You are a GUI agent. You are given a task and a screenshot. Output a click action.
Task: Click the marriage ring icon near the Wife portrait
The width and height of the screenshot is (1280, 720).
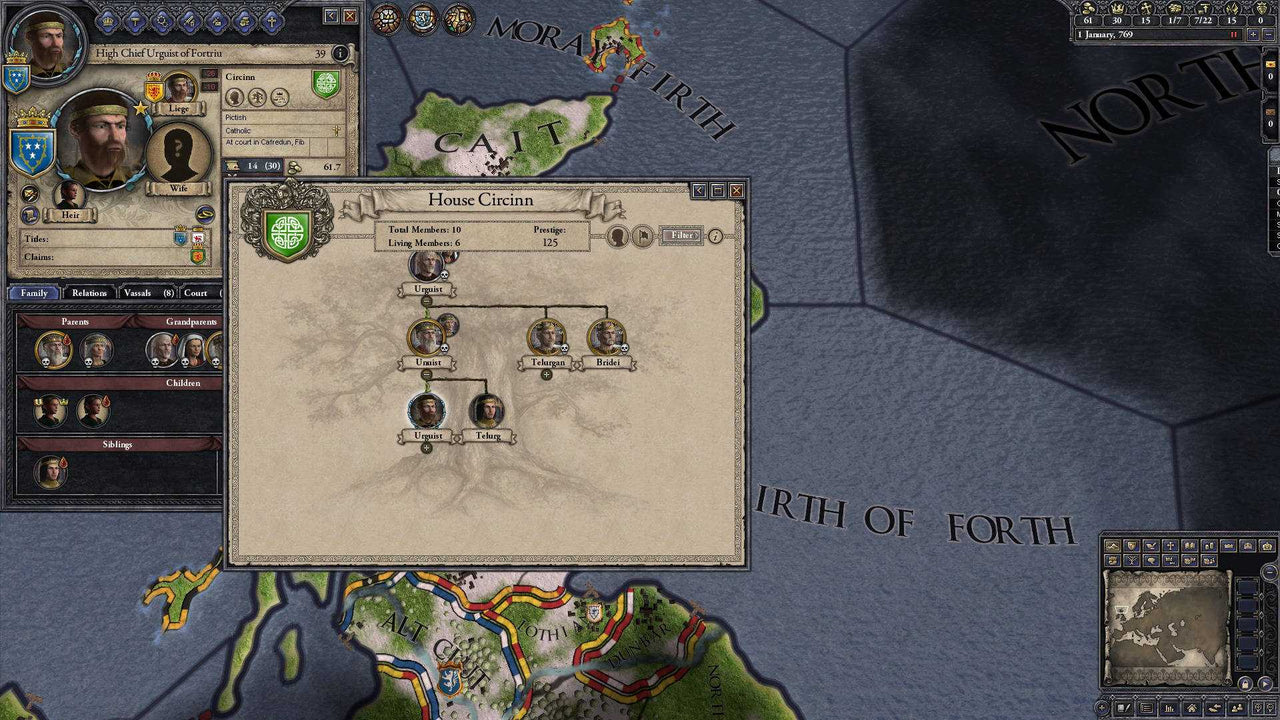click(205, 214)
